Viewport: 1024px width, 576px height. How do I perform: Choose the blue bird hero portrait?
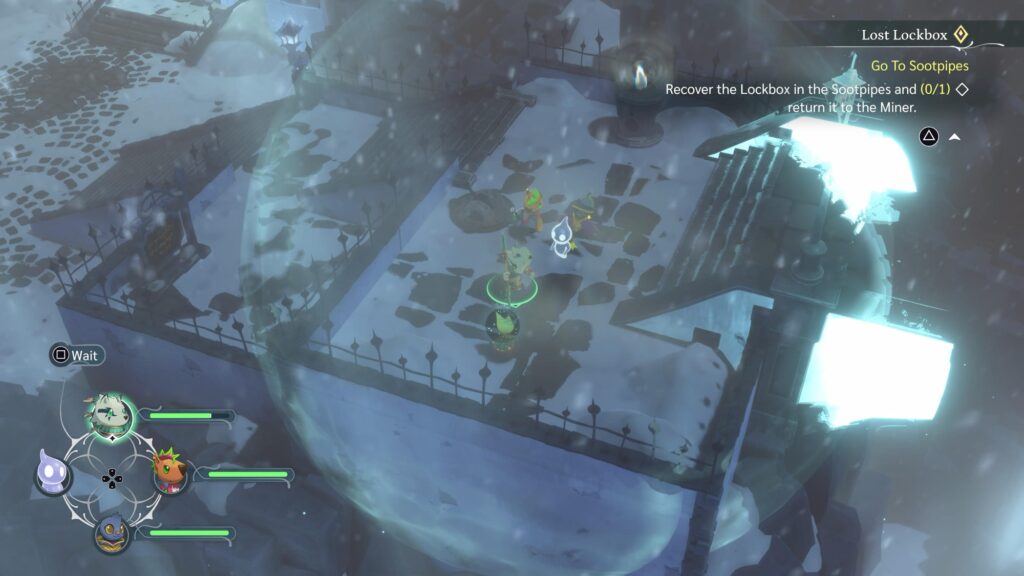[111, 532]
